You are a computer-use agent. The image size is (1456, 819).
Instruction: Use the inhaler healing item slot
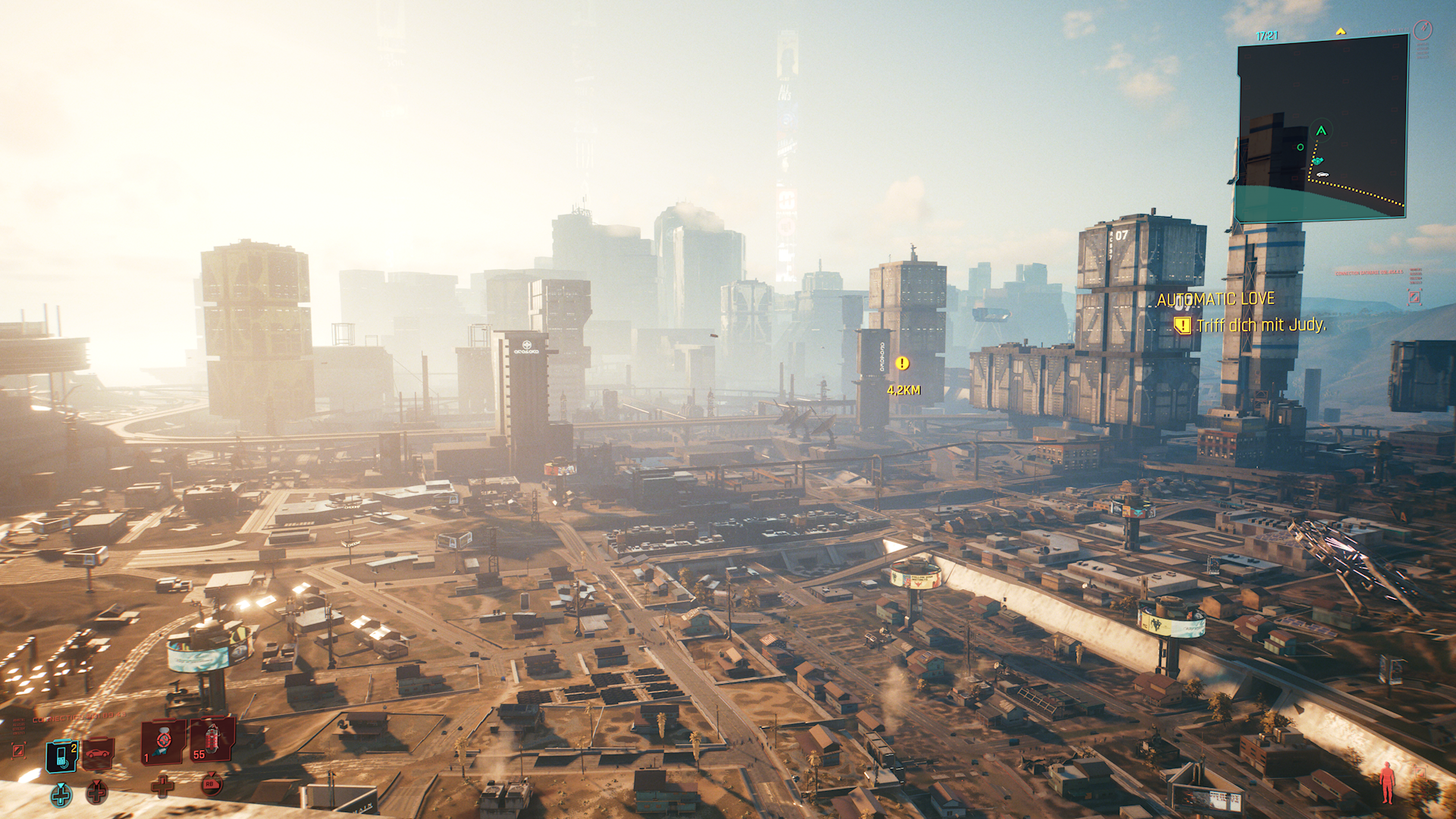tap(163, 741)
